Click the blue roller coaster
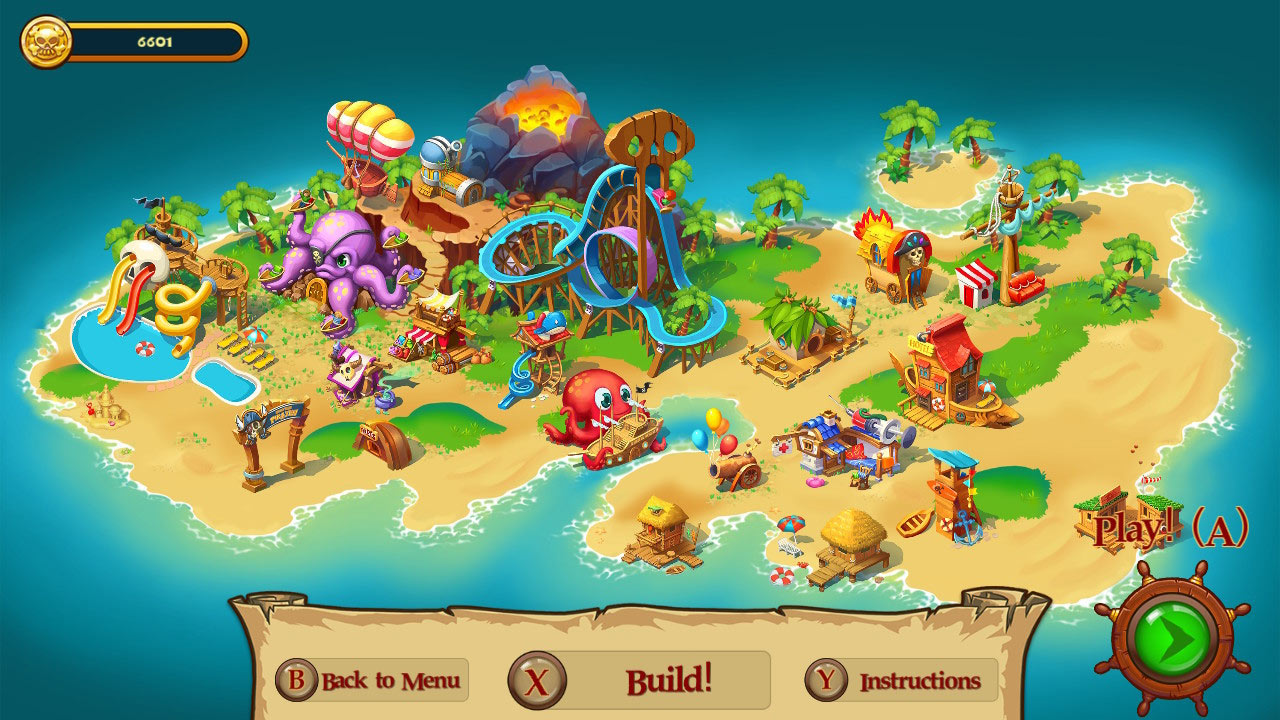 click(x=600, y=250)
